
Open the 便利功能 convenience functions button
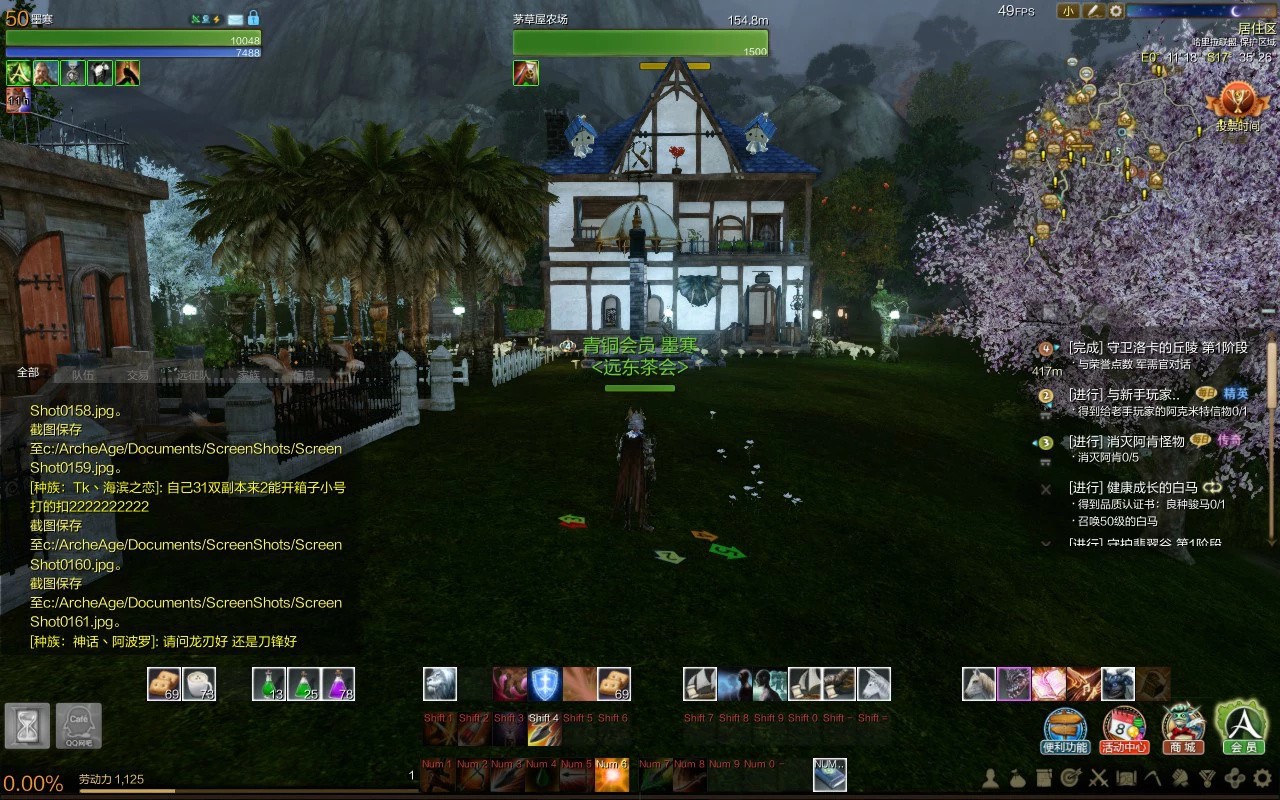[x=1065, y=730]
